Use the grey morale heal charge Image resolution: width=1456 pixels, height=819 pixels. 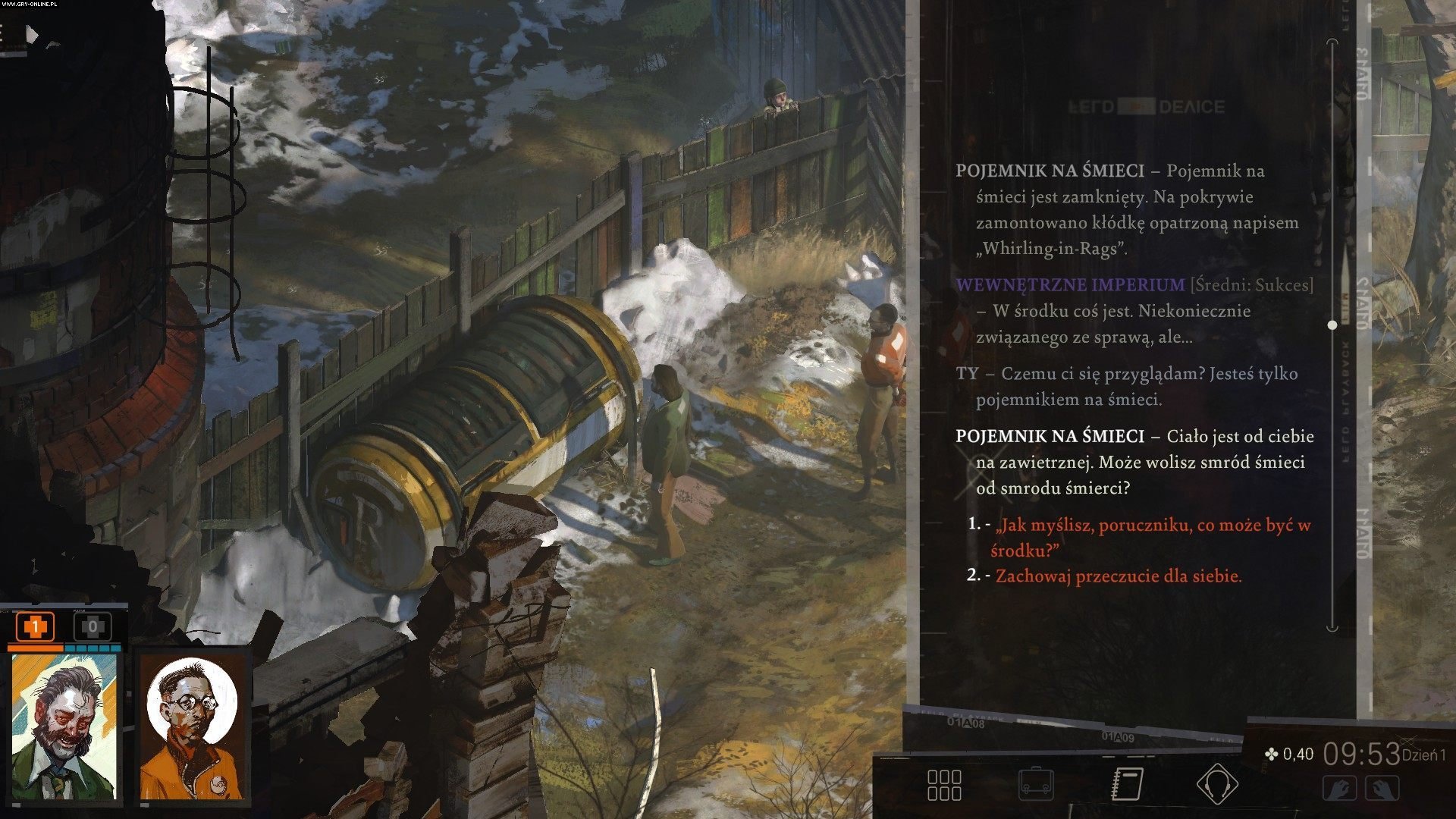93,627
